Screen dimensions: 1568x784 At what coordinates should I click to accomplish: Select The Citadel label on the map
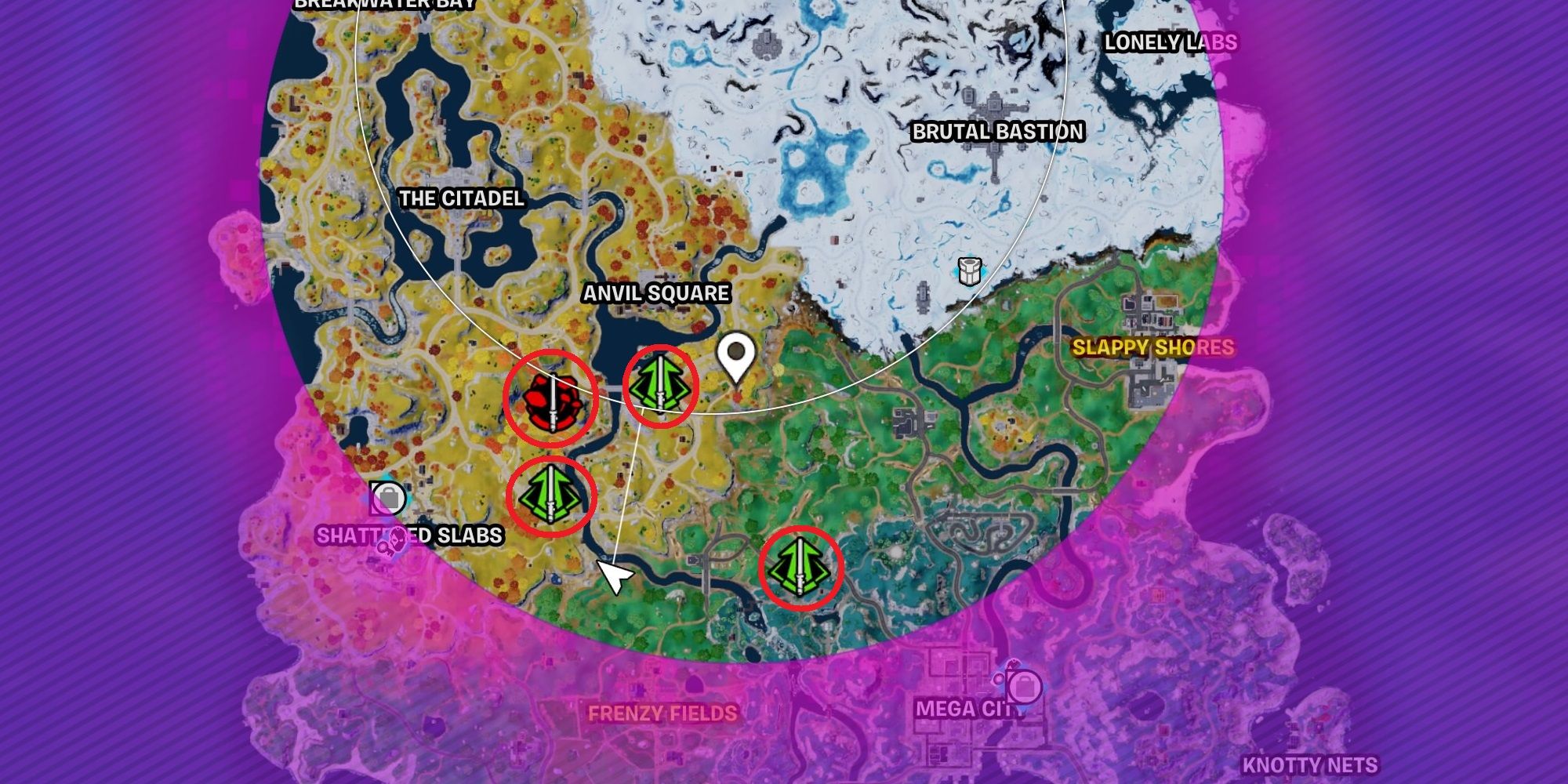pos(461,199)
